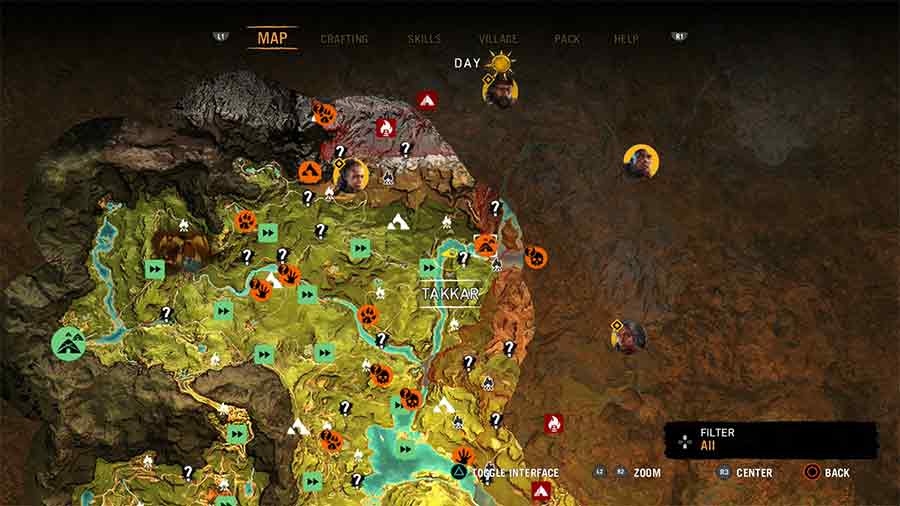900x506 pixels.
Task: Switch to the Crafting tab
Action: [x=344, y=39]
